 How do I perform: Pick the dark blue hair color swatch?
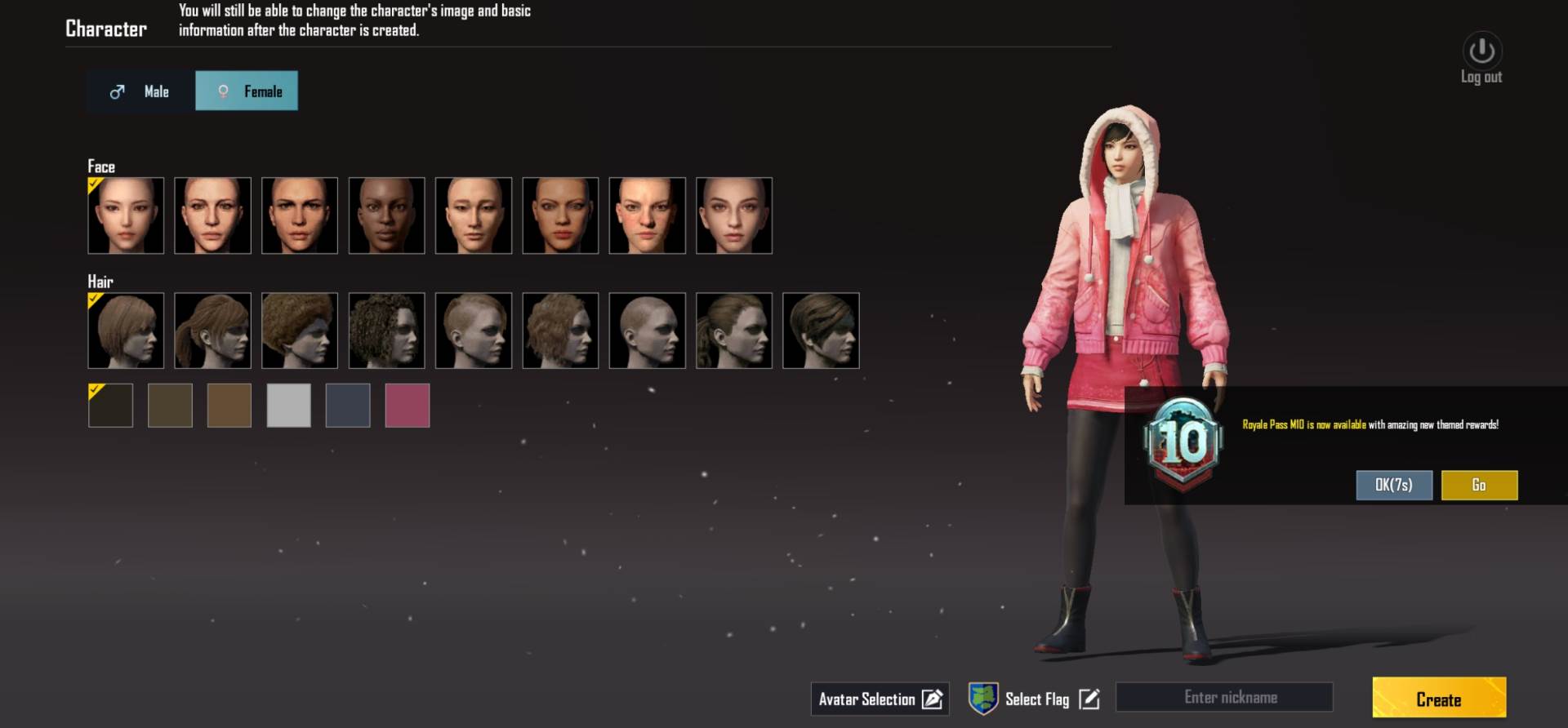tap(348, 406)
